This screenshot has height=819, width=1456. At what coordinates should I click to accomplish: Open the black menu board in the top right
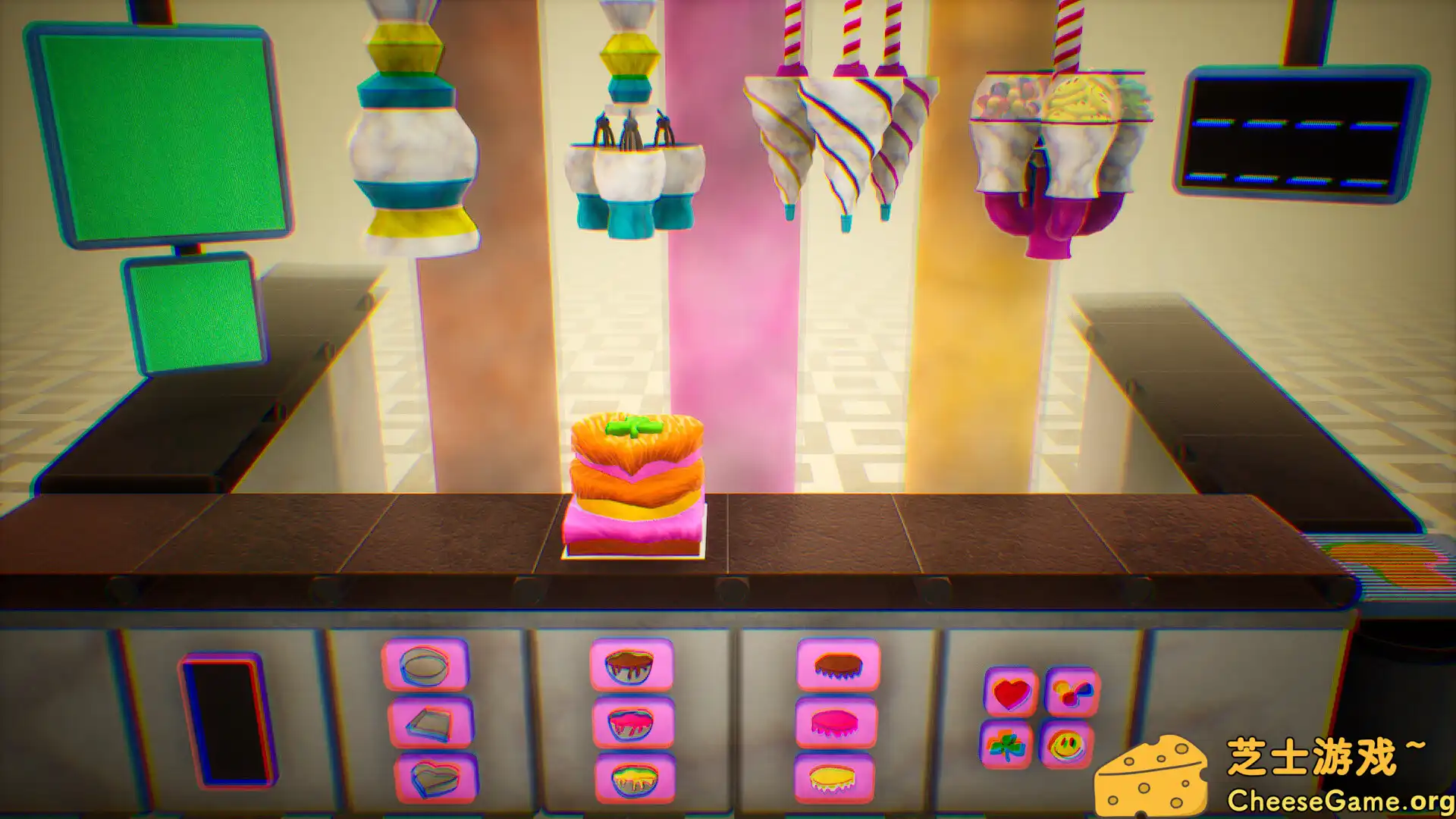point(1303,133)
